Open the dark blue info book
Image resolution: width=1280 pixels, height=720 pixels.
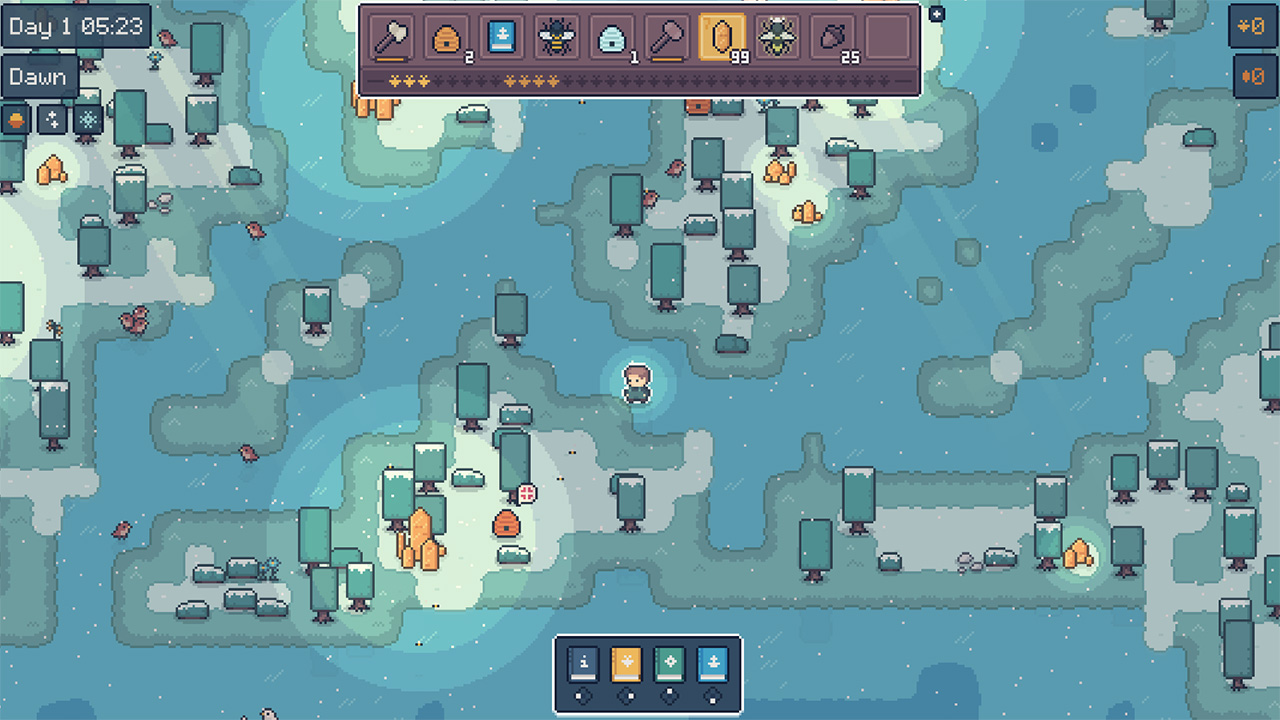click(584, 663)
